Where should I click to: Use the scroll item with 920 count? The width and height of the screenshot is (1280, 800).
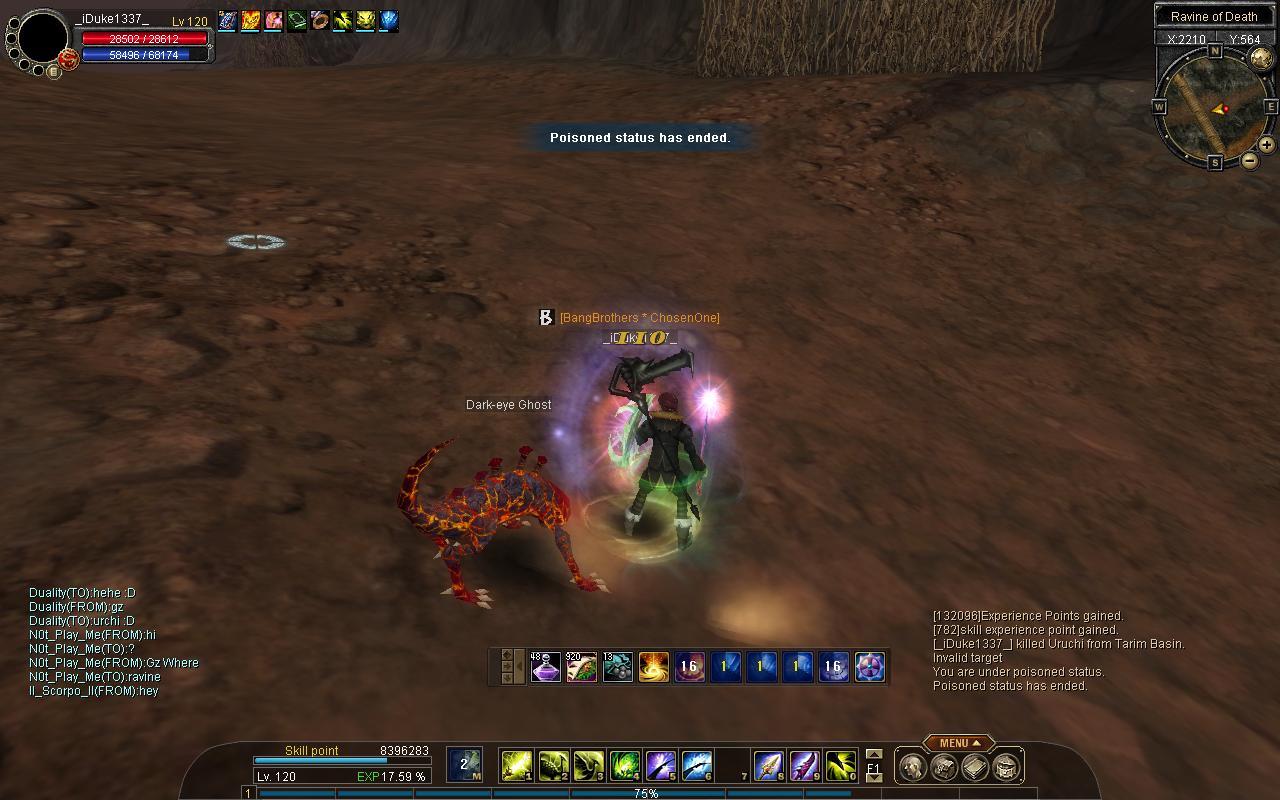tap(582, 667)
